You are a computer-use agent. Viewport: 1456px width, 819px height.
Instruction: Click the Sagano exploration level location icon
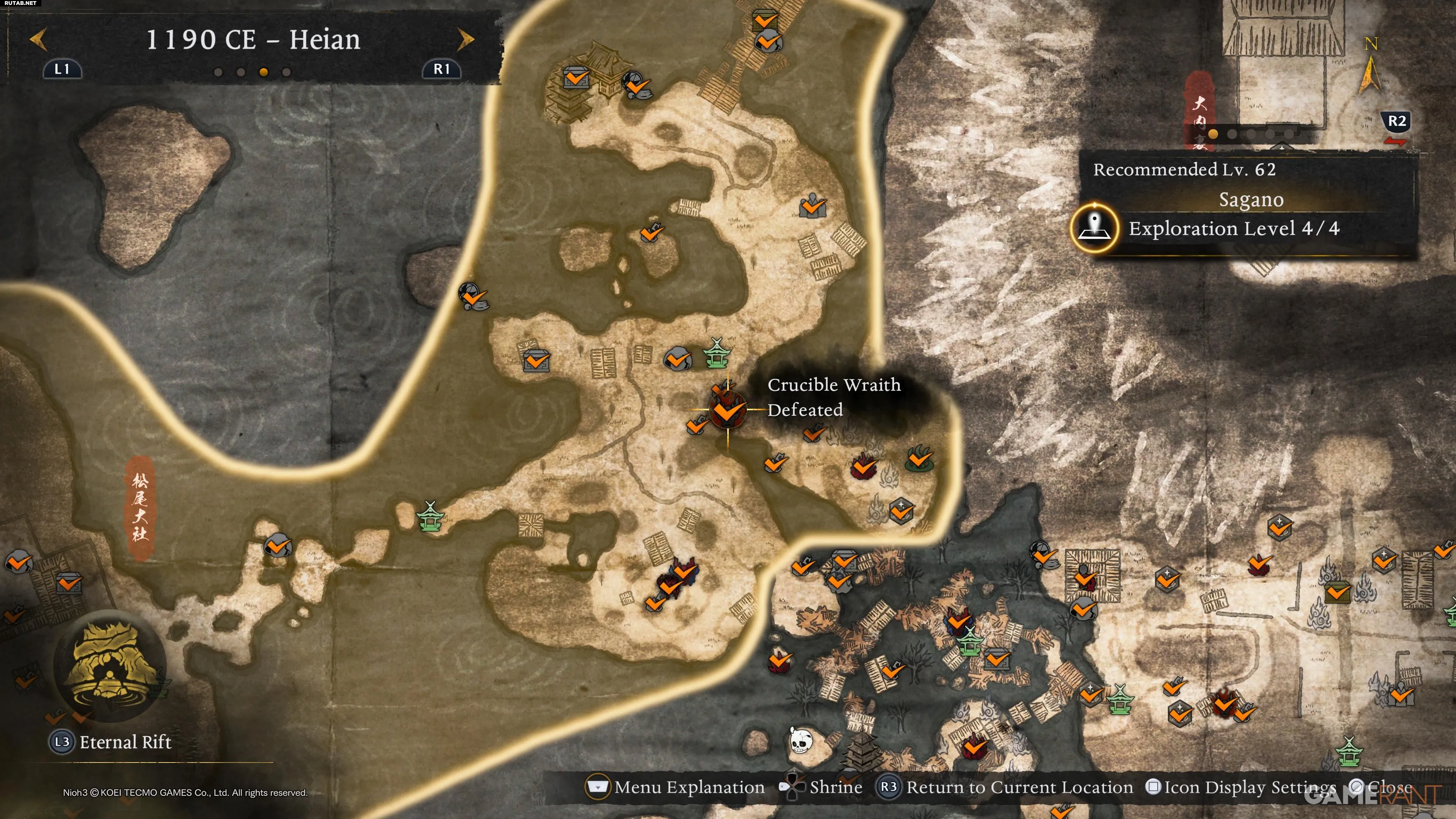1094,228
